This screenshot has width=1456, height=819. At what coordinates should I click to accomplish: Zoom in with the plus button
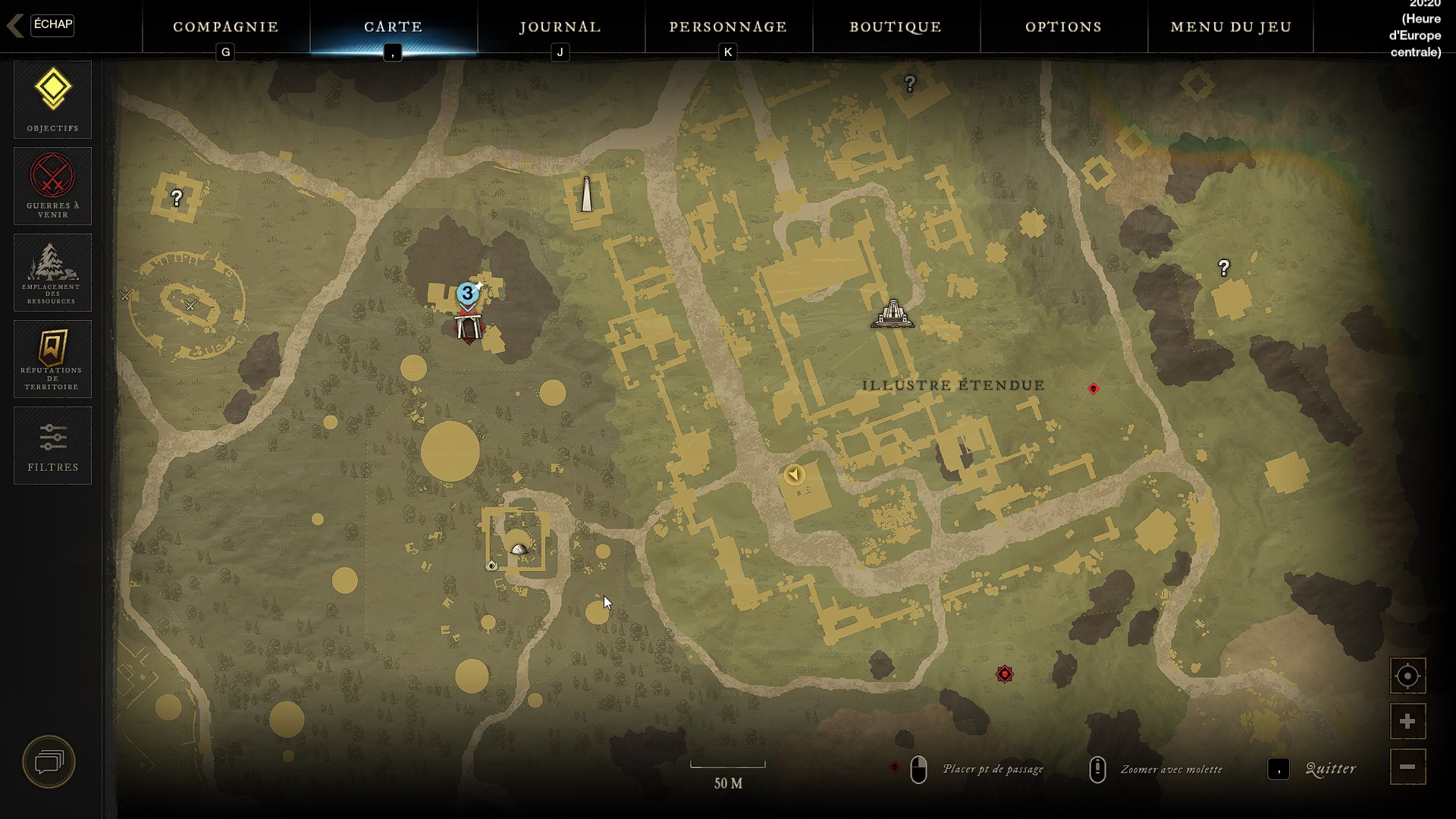click(x=1407, y=721)
